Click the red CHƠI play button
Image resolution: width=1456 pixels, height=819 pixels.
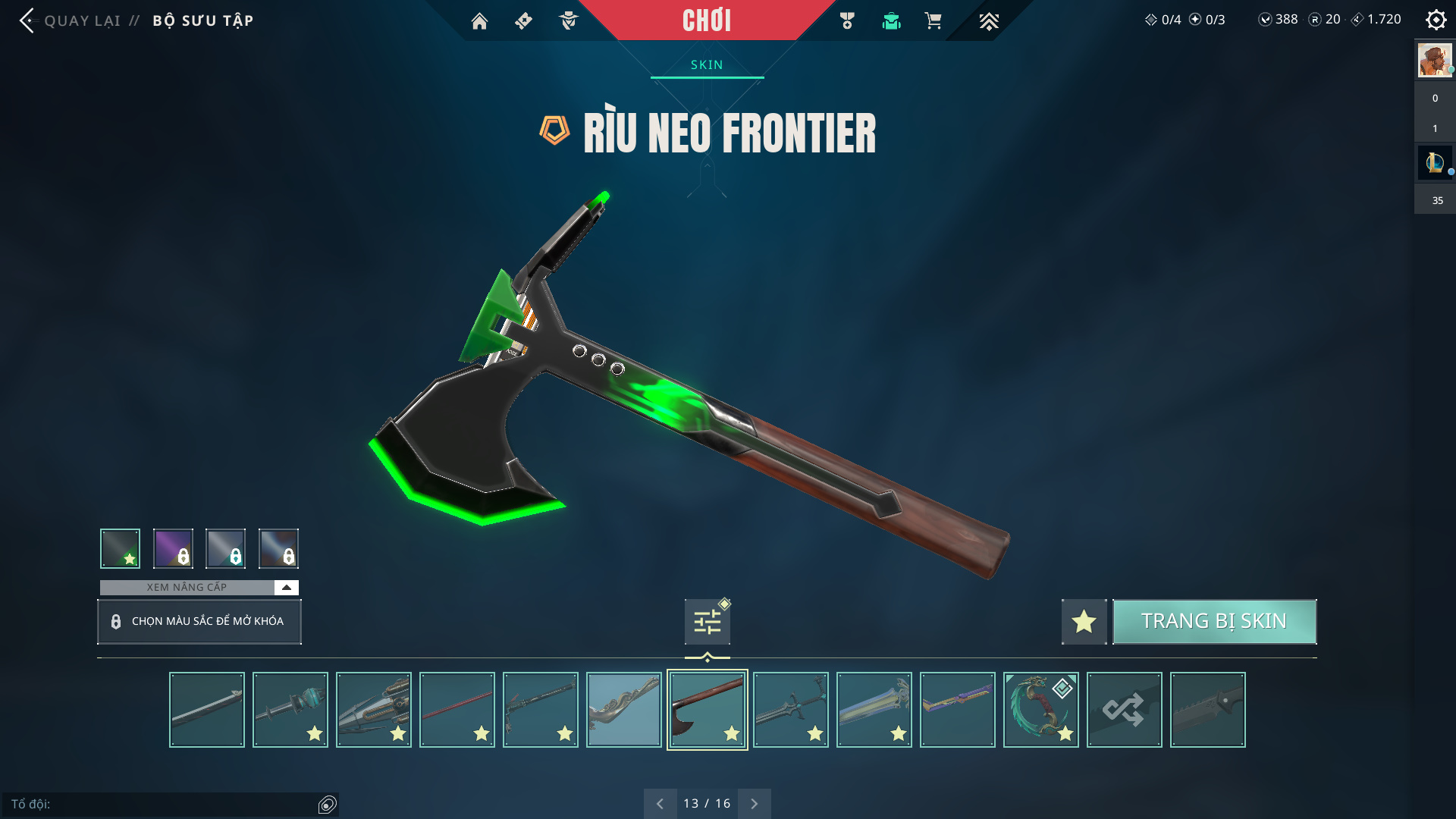click(x=706, y=20)
